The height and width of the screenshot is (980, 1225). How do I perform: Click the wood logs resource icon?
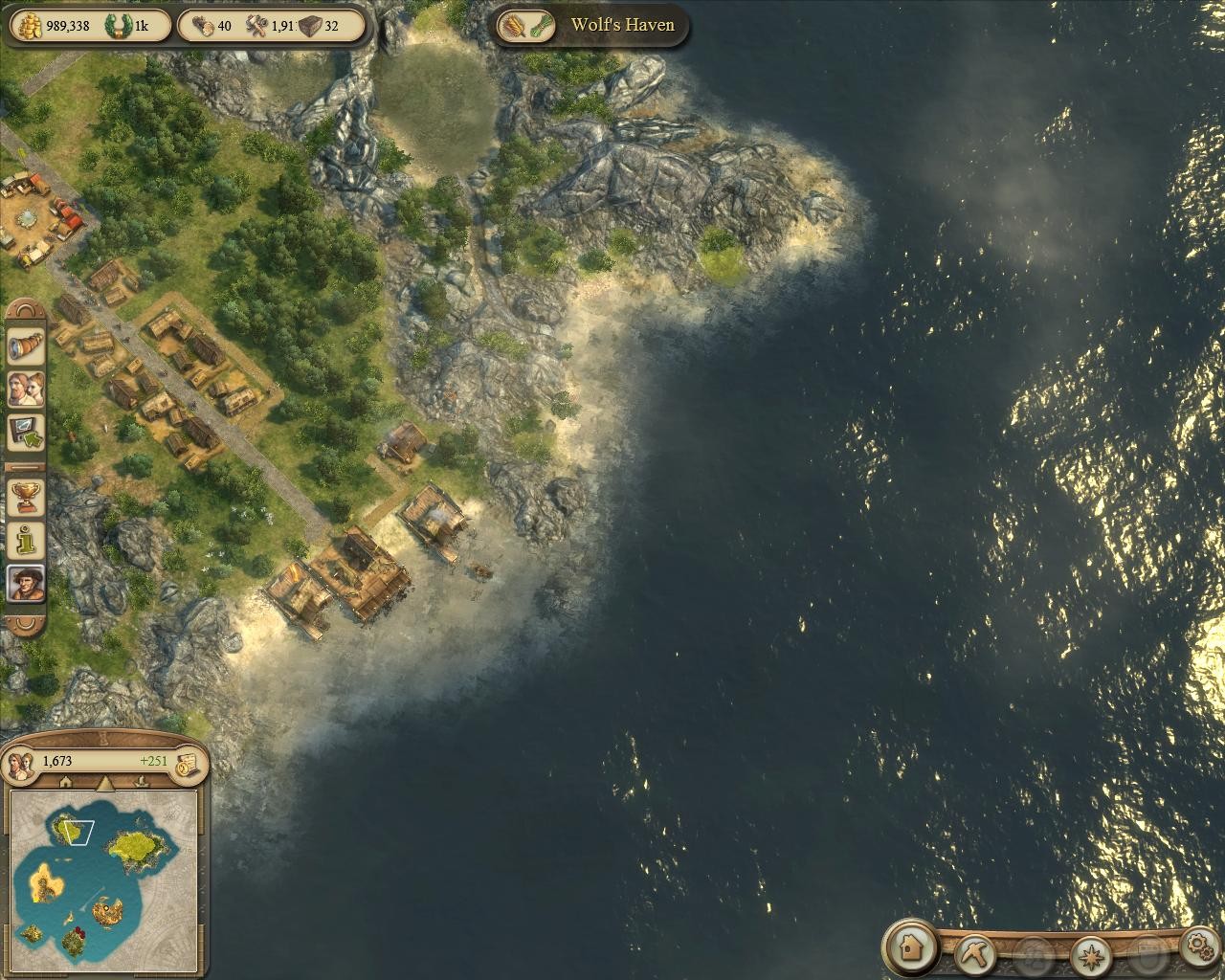202,26
